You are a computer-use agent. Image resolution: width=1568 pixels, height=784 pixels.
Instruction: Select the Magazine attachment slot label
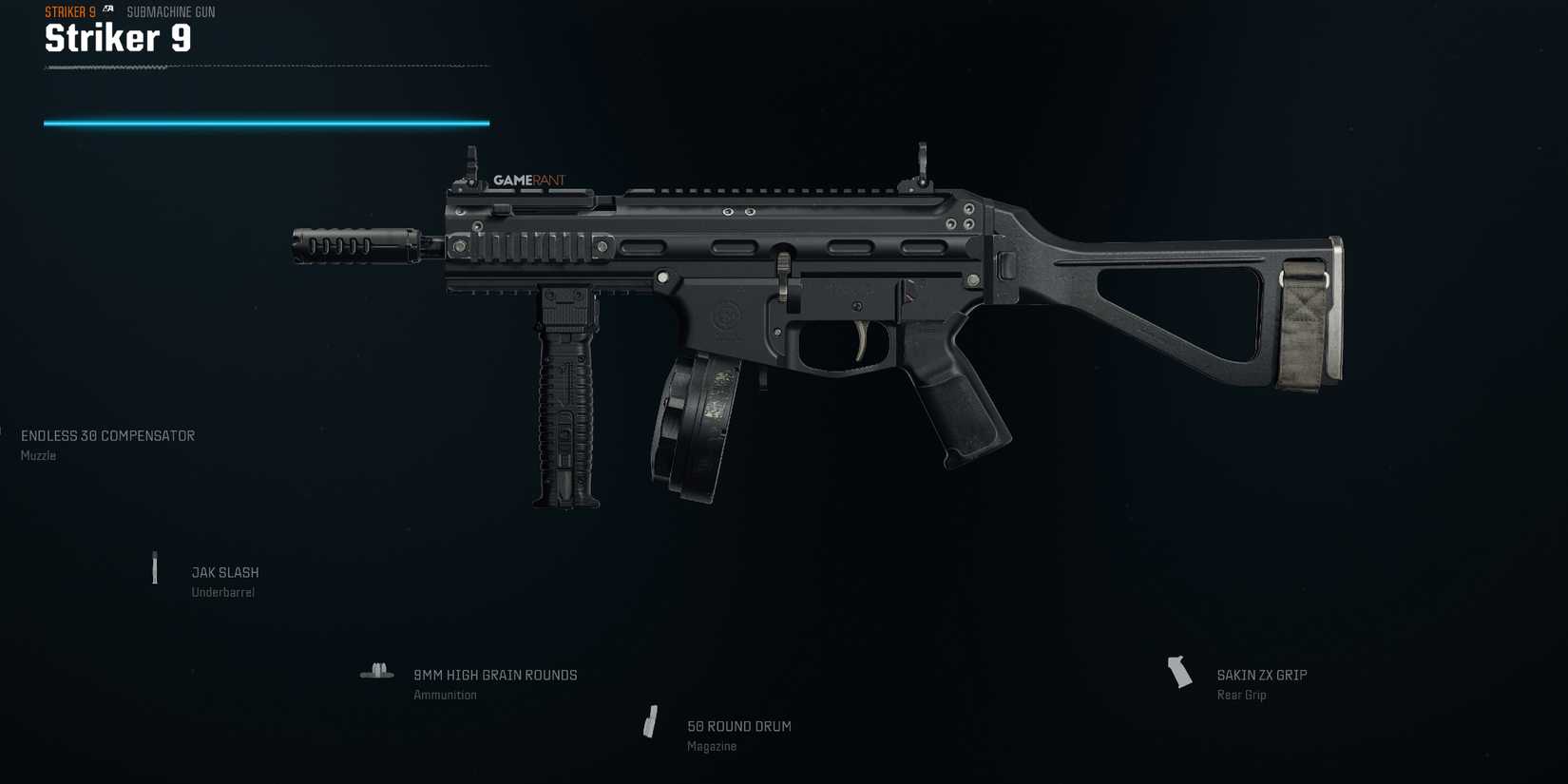713,745
